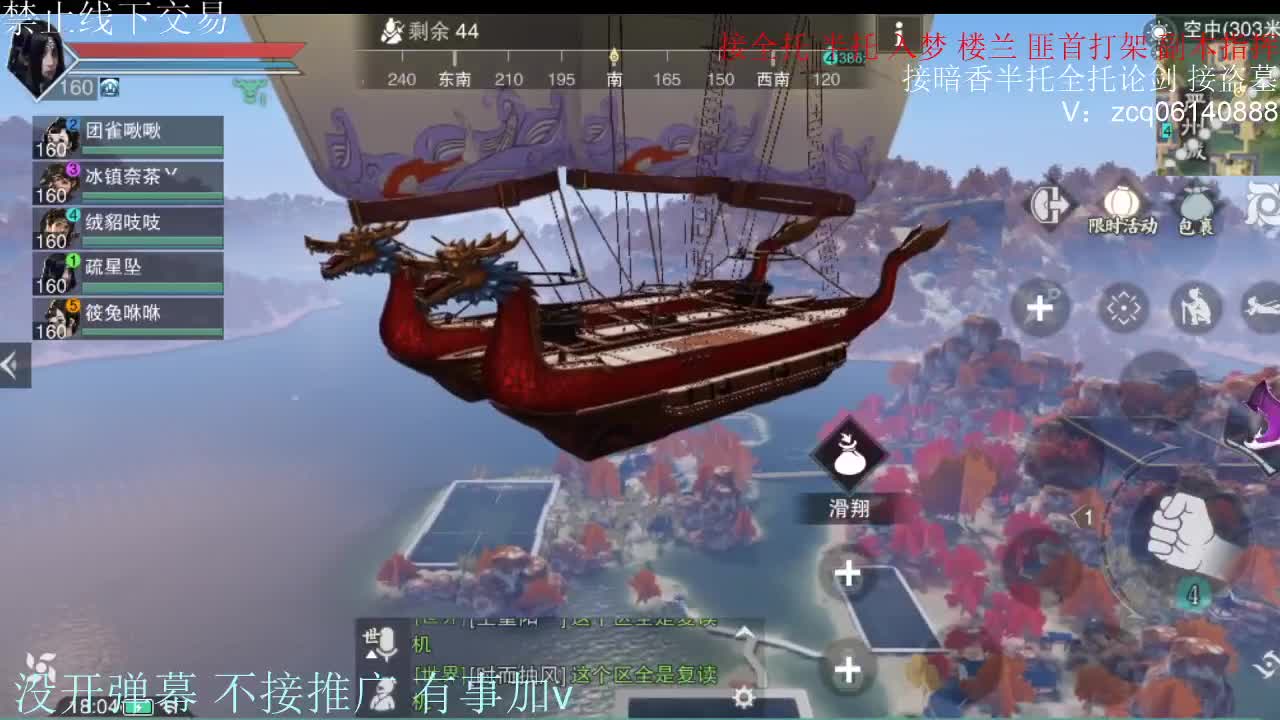Enable the crosshair target lock
This screenshot has width=1280, height=720.
coord(1124,308)
